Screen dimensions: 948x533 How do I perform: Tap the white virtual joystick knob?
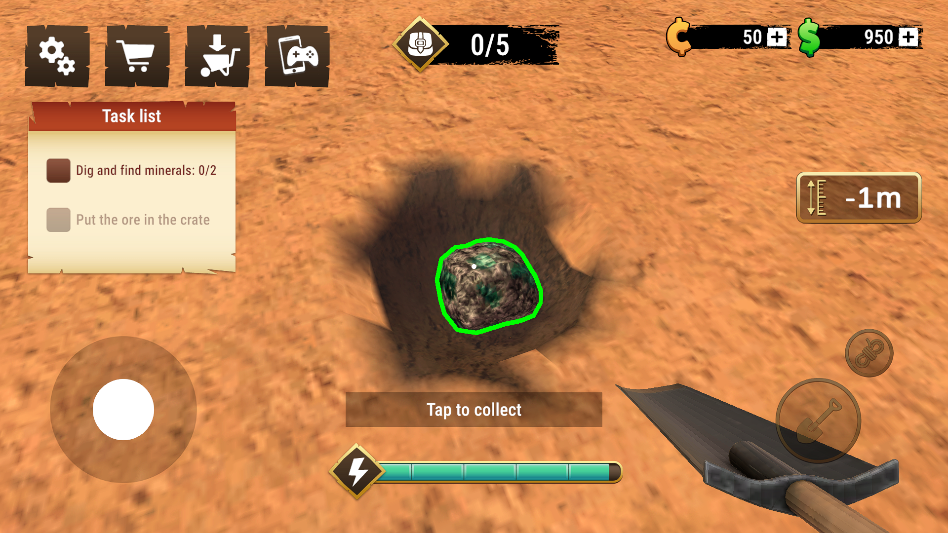pos(123,410)
